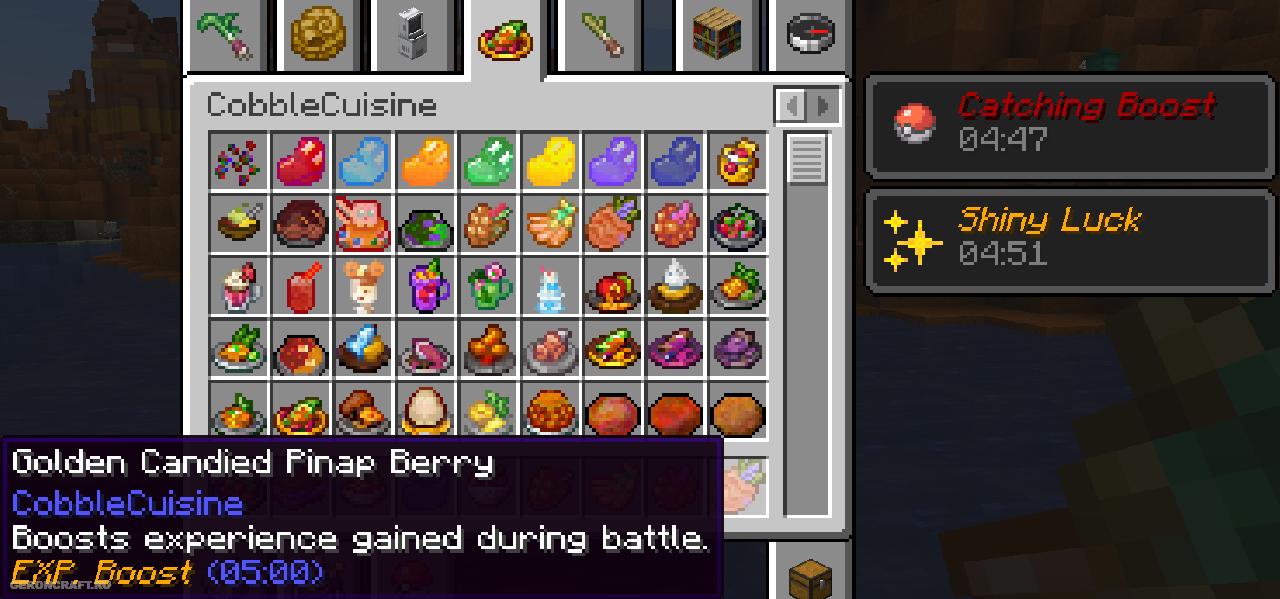Select the tab with the green stalk icon
Image resolution: width=1280 pixels, height=599 pixels.
[x=601, y=34]
